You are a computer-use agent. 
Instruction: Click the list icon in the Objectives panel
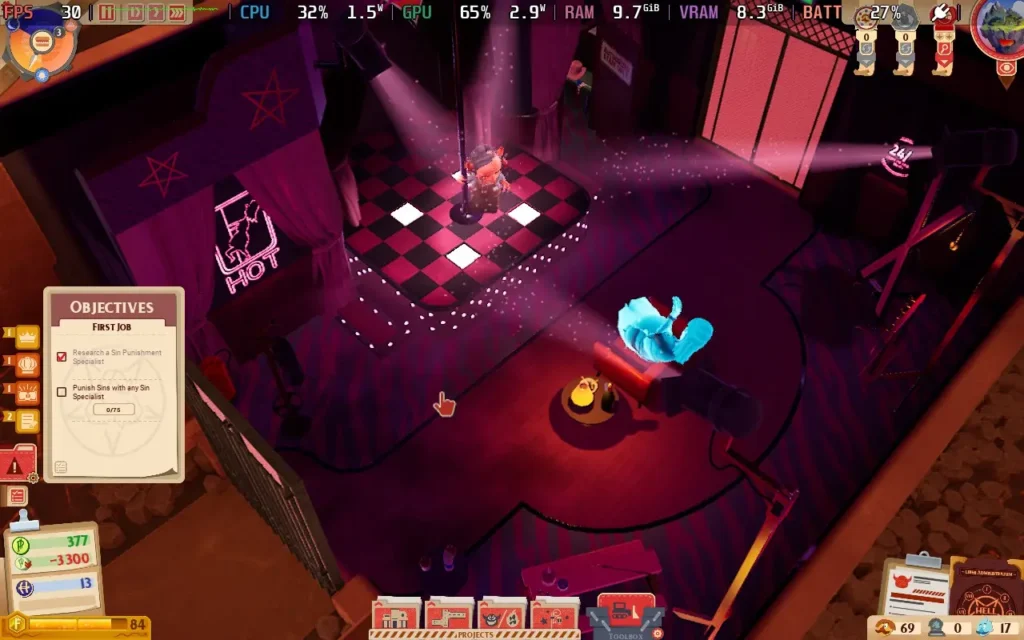(61, 467)
